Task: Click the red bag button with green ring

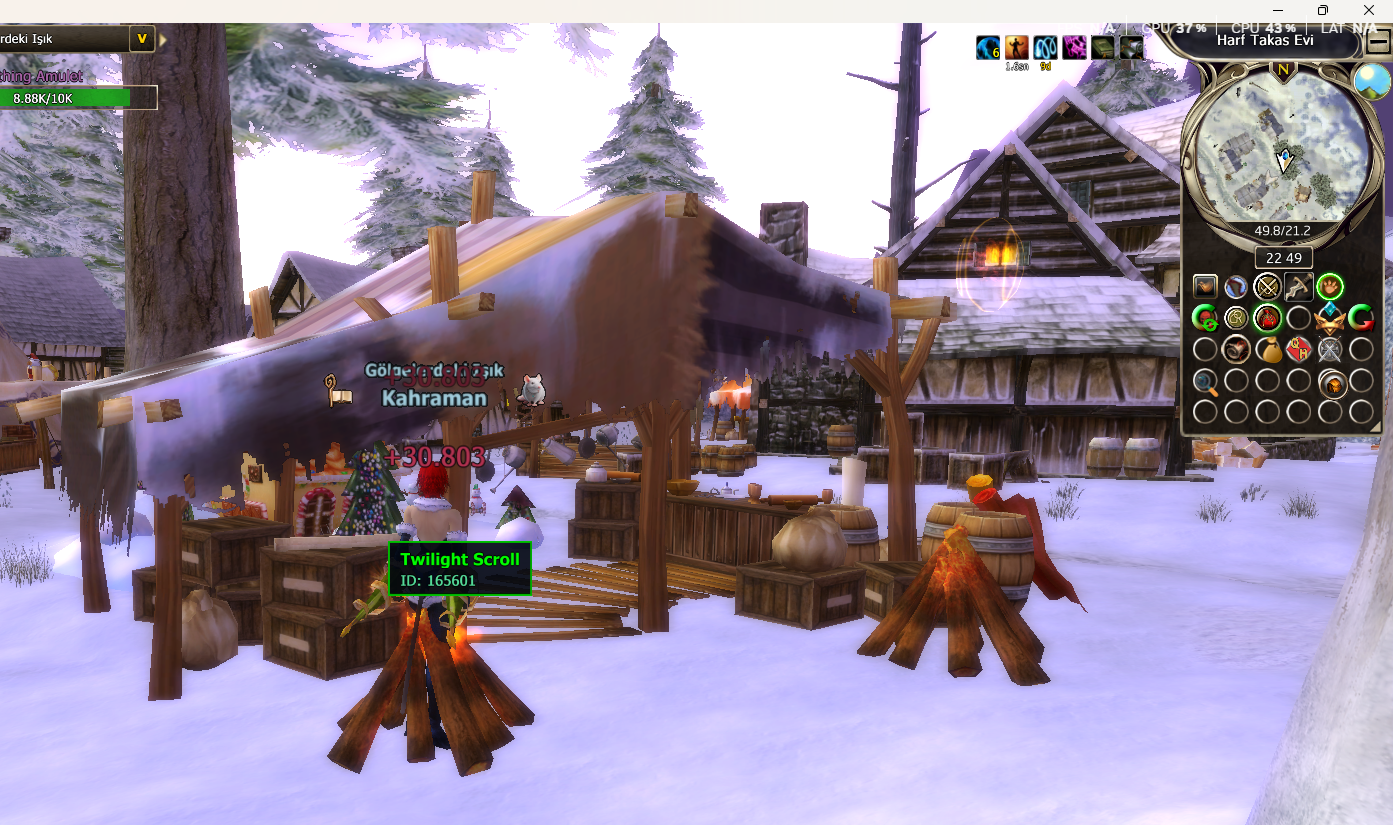Action: click(x=1267, y=318)
